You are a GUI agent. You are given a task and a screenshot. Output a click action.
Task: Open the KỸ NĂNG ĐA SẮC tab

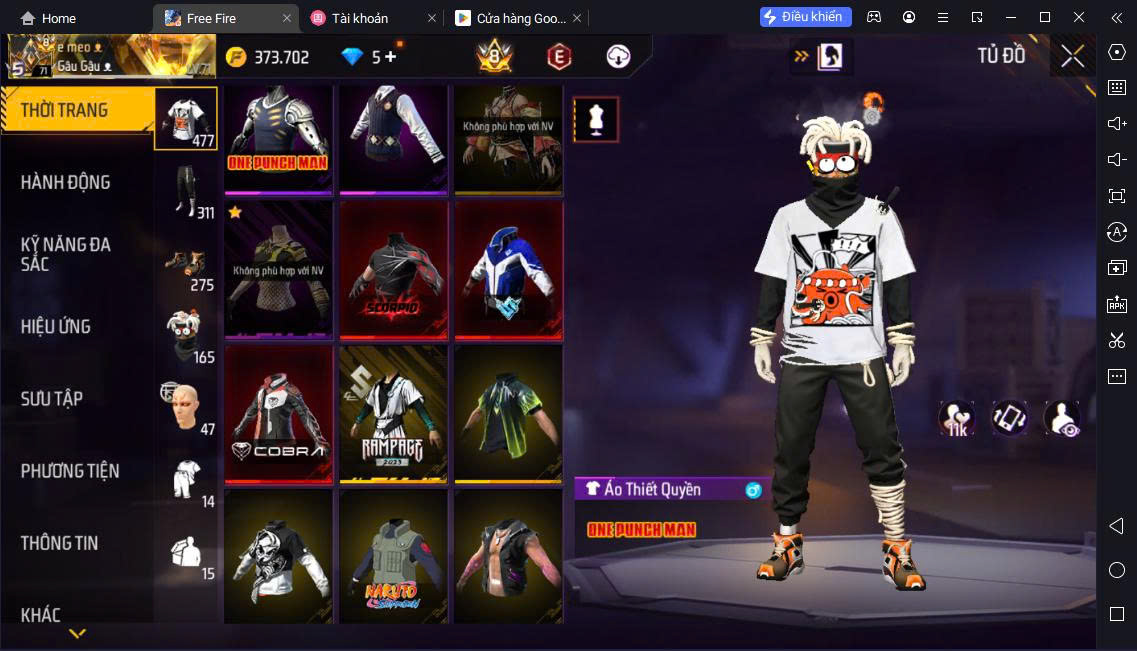point(66,254)
